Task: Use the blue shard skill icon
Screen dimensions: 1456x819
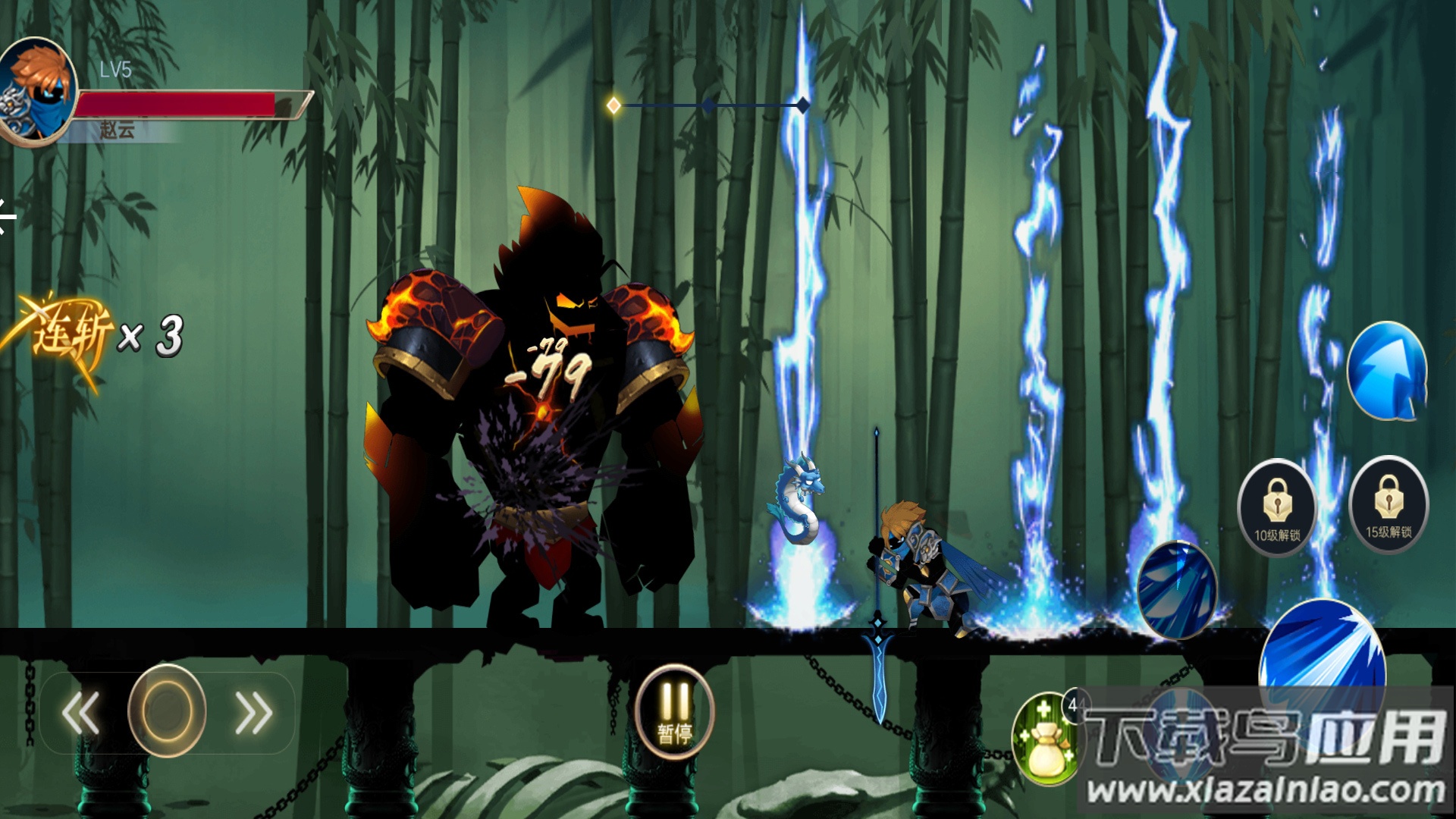Action: point(1177,590)
